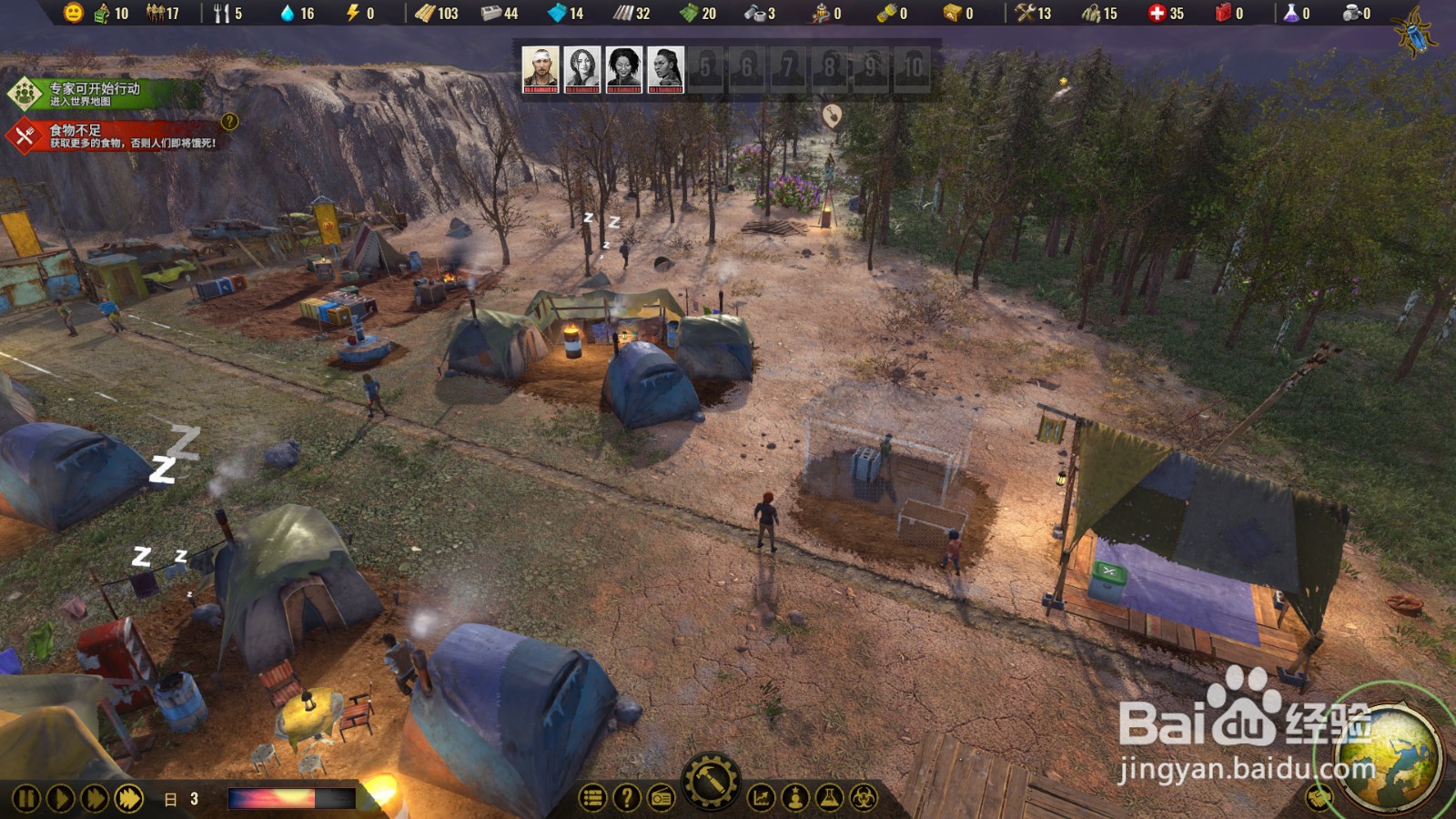The width and height of the screenshot is (1456, 819).
Task: Open the handshake trade icon
Action: 1319,798
